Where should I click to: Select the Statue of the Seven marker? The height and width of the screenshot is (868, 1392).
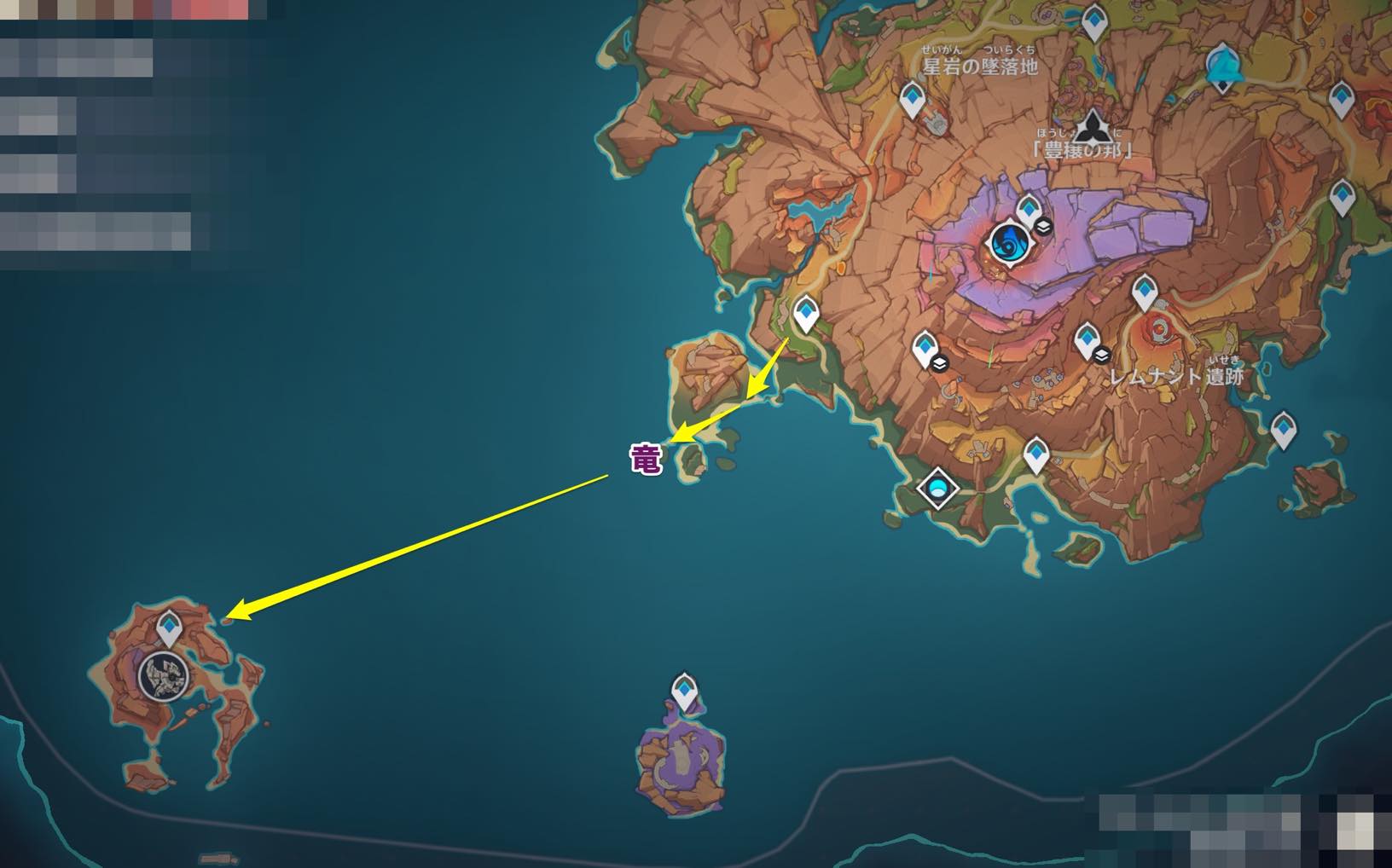point(1222,67)
